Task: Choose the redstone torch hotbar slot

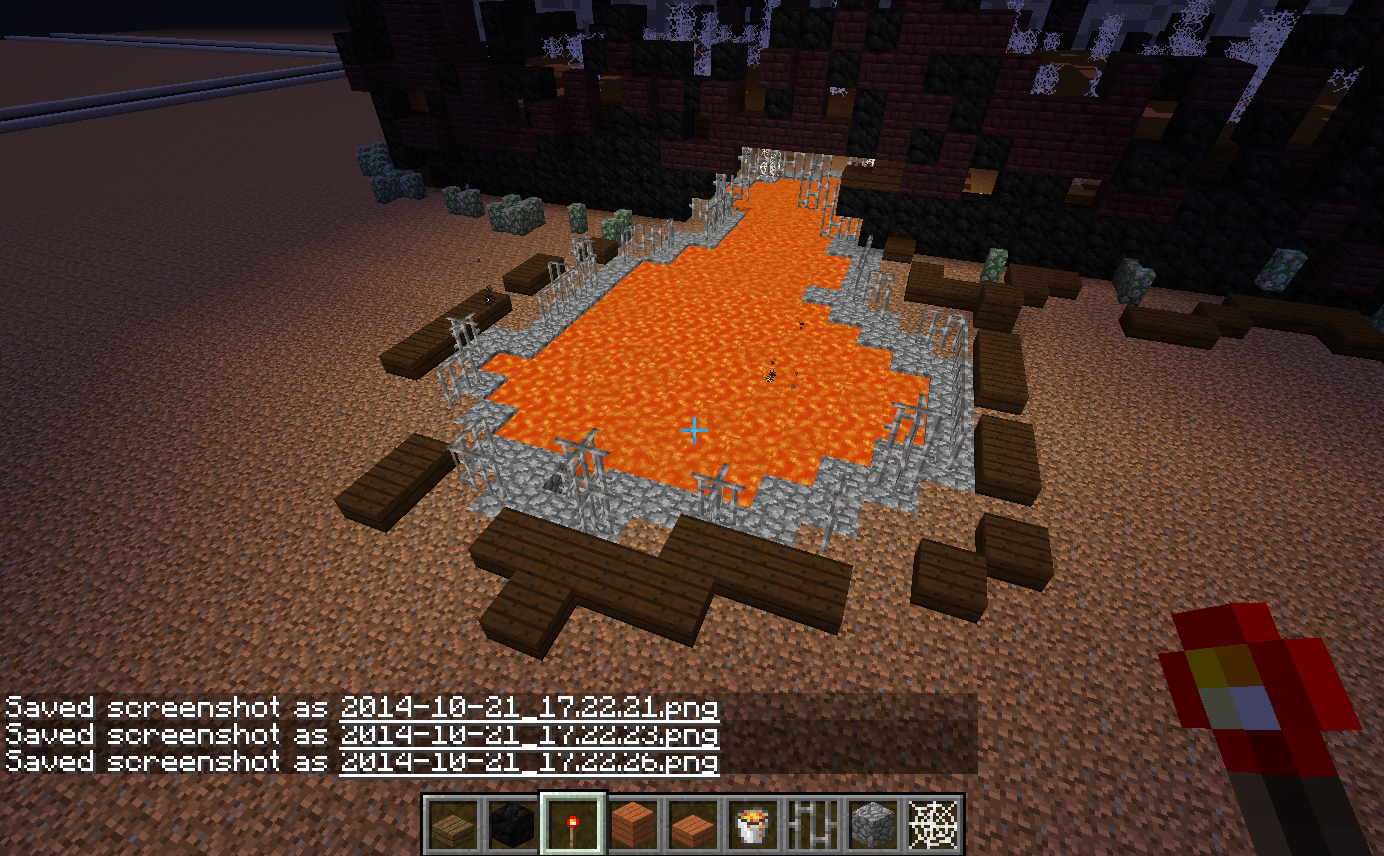Action: [x=572, y=825]
